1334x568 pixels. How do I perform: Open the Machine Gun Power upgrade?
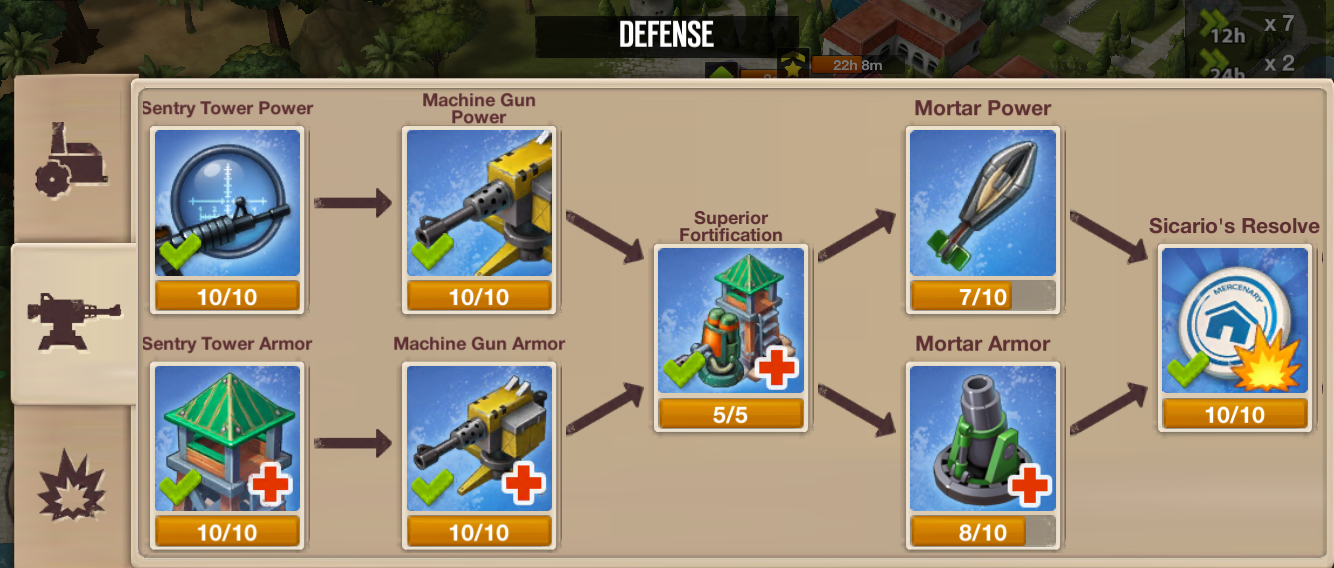[478, 204]
